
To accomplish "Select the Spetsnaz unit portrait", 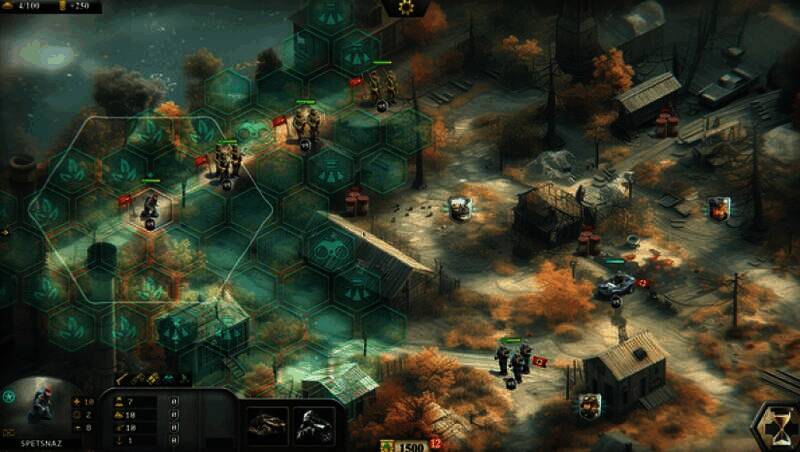I will point(43,408).
